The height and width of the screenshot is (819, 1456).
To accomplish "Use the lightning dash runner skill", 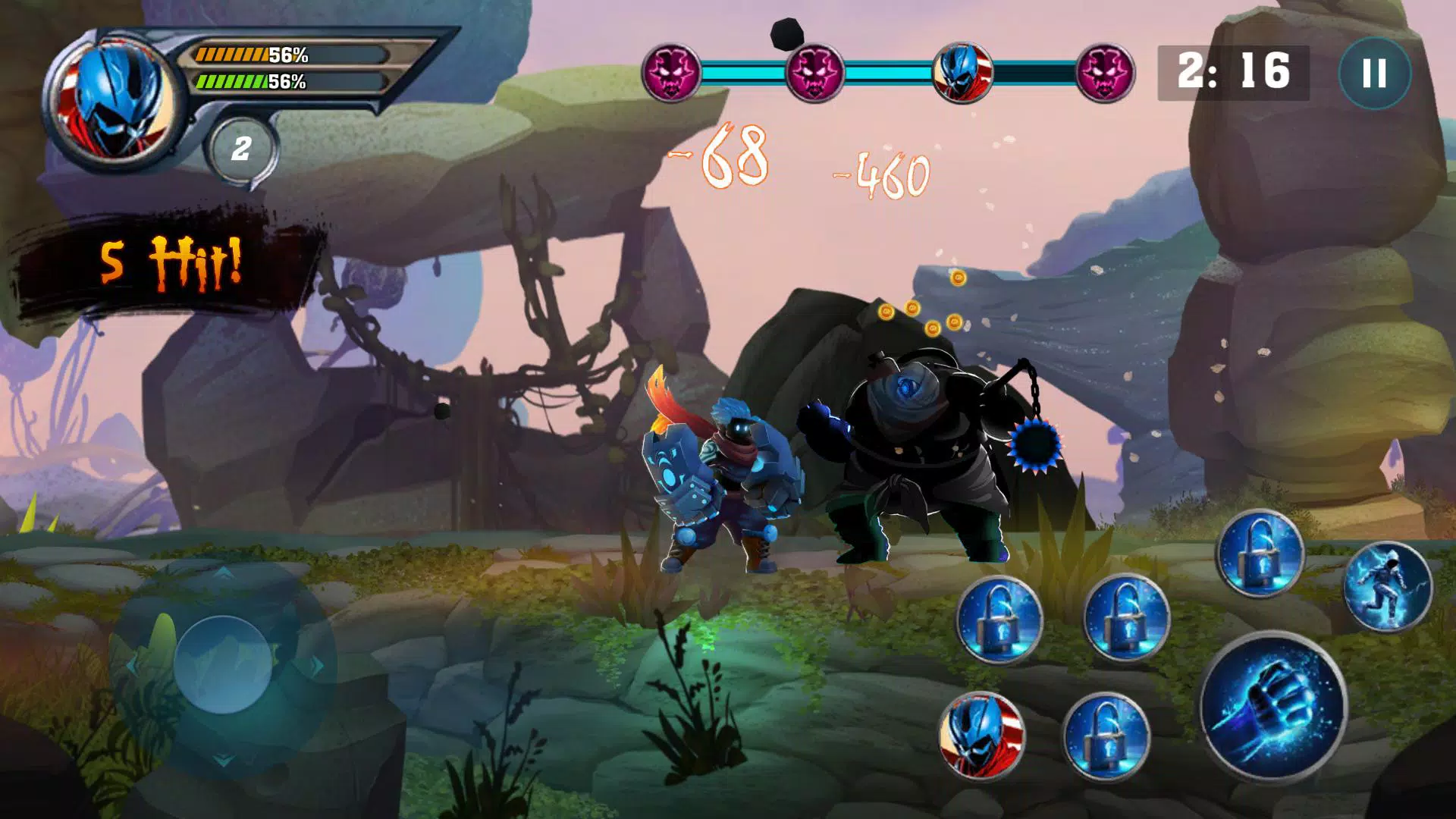I will click(x=1387, y=587).
